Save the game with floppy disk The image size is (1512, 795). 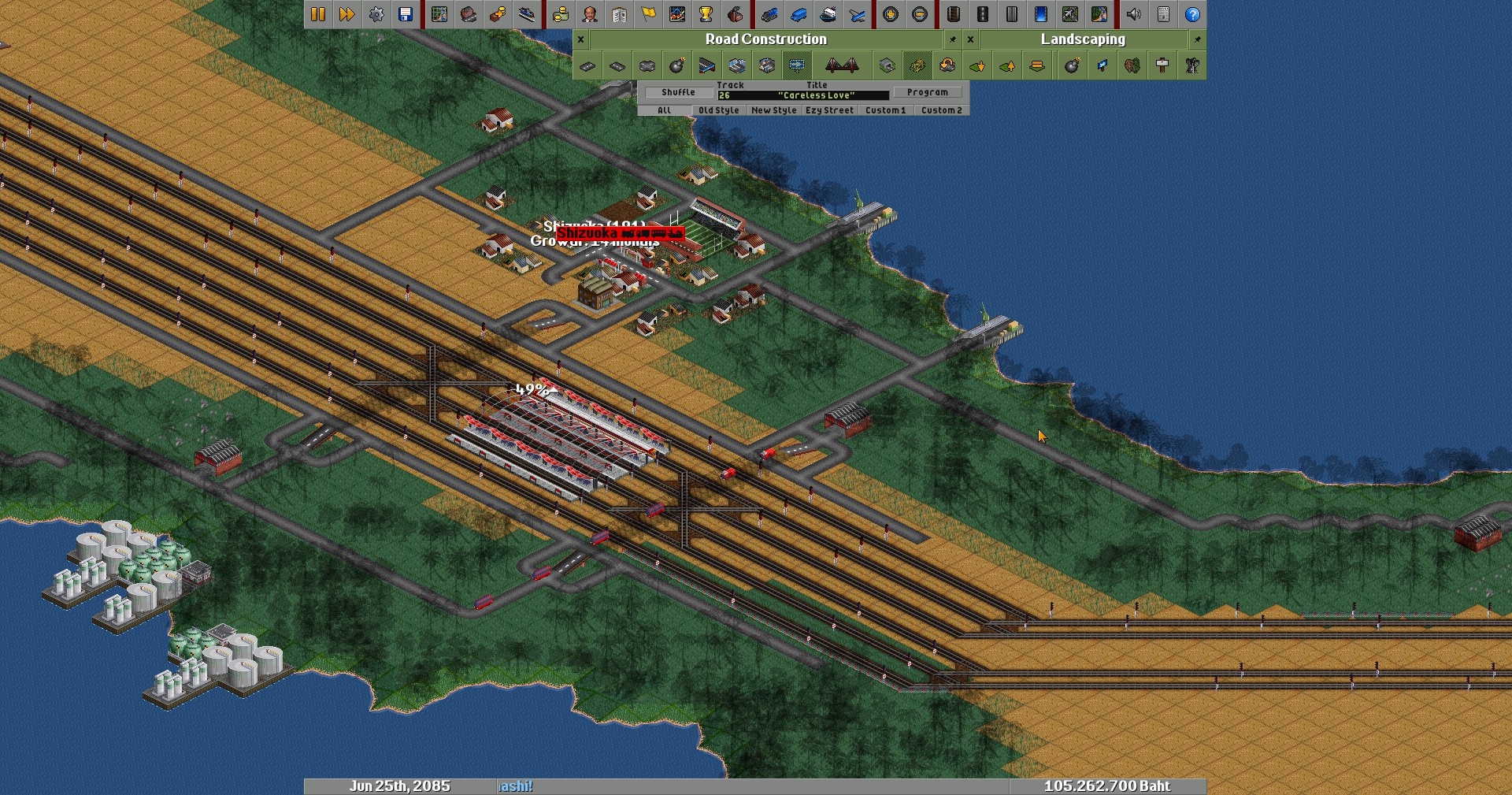click(x=406, y=14)
